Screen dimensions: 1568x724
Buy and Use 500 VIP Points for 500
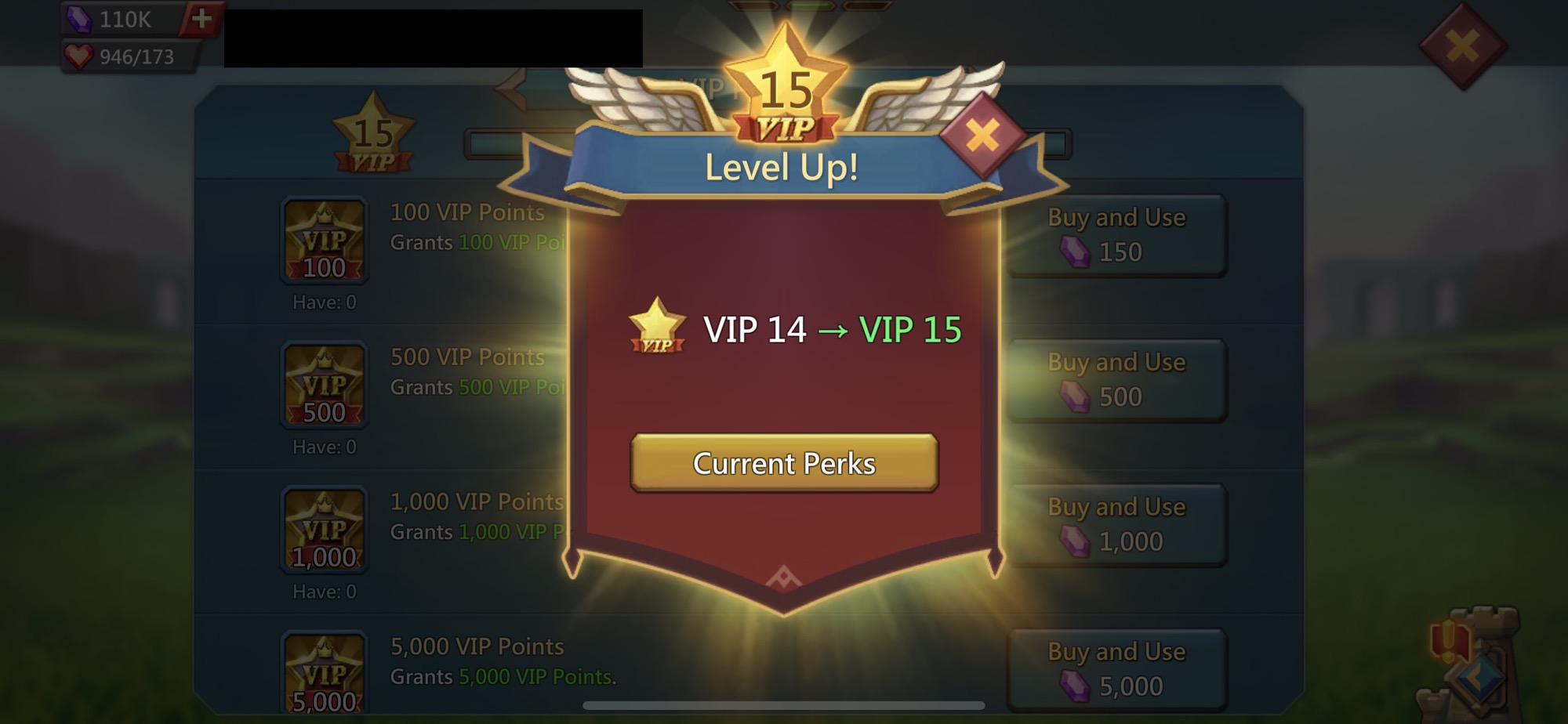click(x=1116, y=378)
